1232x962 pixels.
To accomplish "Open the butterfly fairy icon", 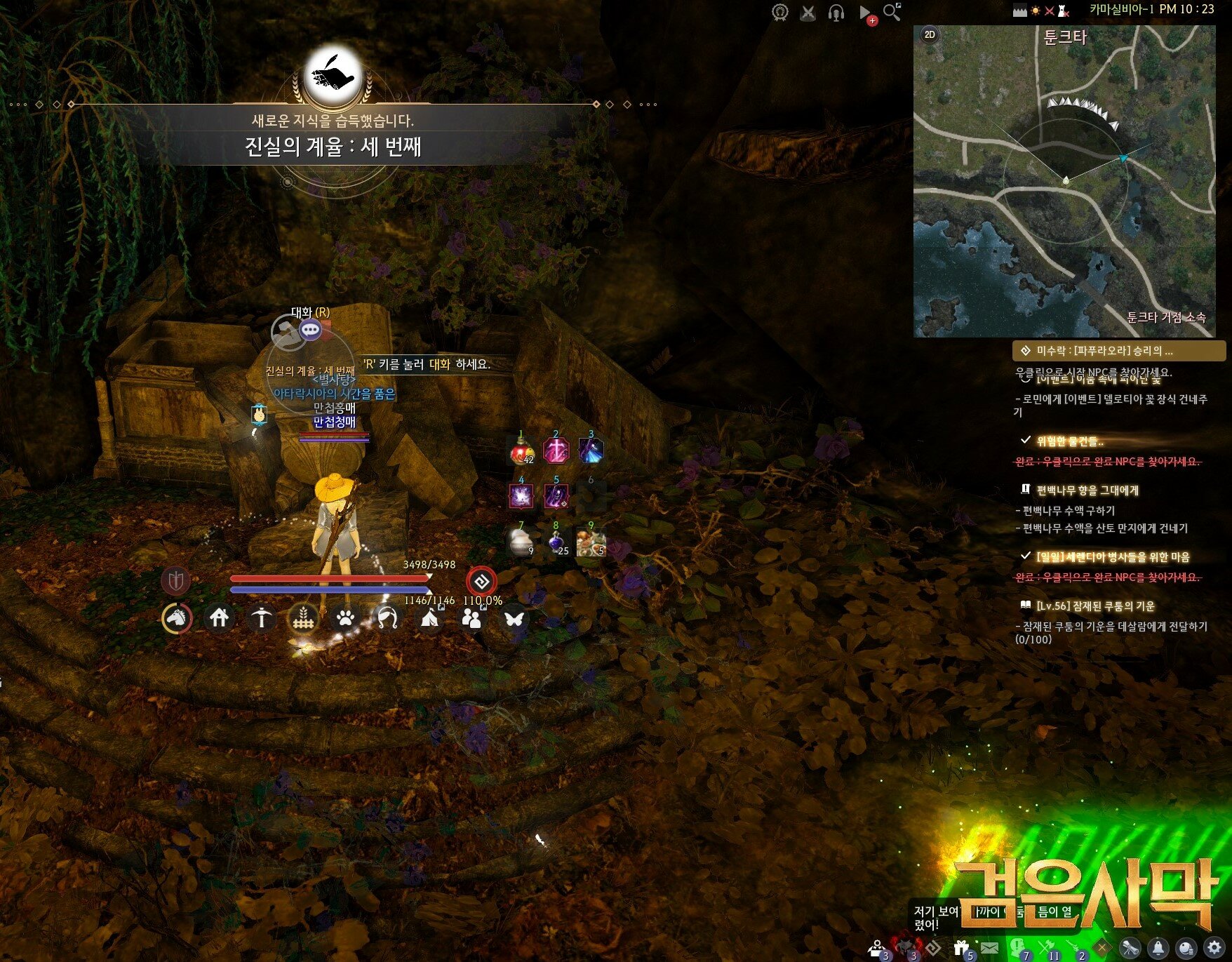I will coord(514,618).
